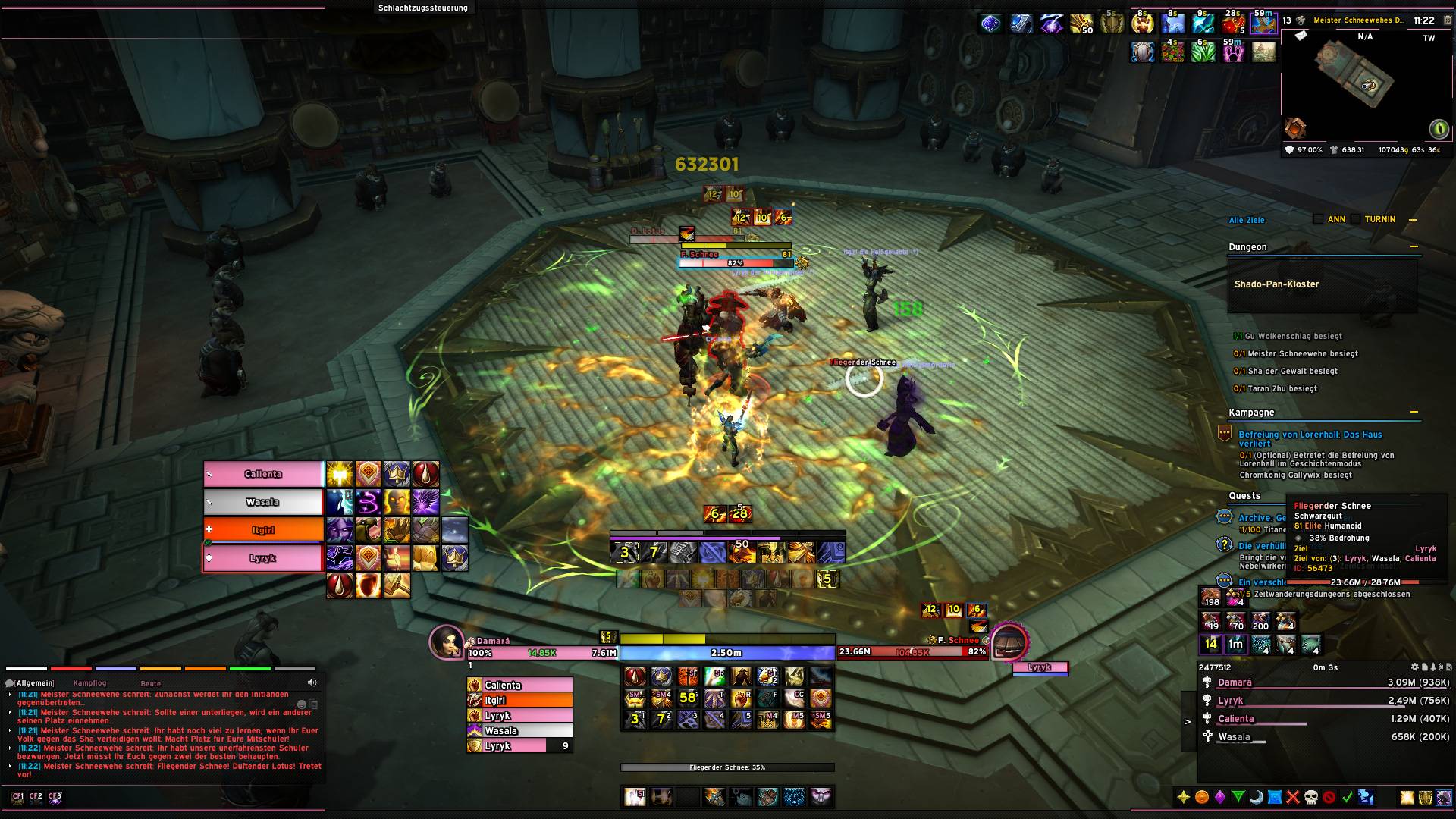1456x819 pixels.
Task: Click the CF1 chat frame button
Action: point(17,796)
